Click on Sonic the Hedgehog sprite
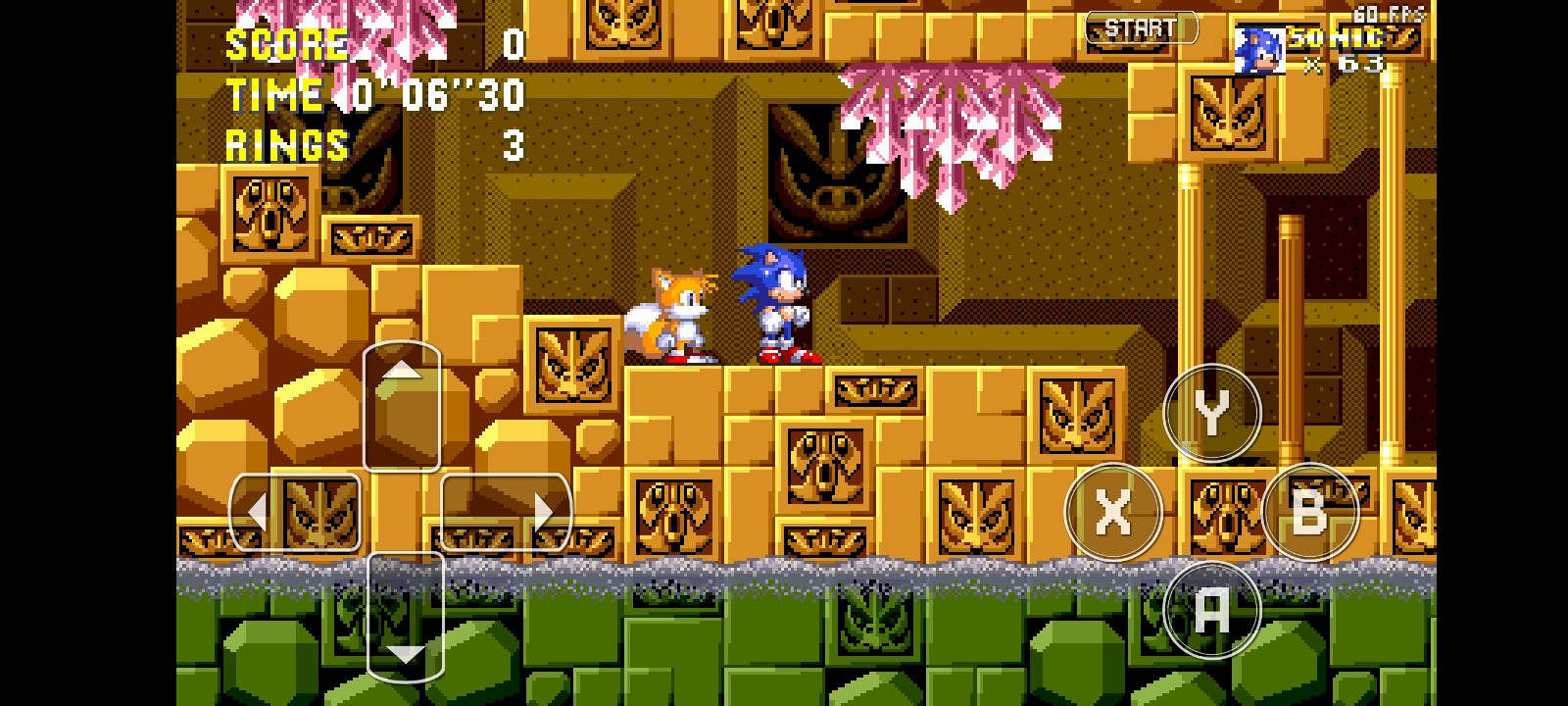Image resolution: width=1568 pixels, height=706 pixels. (x=774, y=304)
